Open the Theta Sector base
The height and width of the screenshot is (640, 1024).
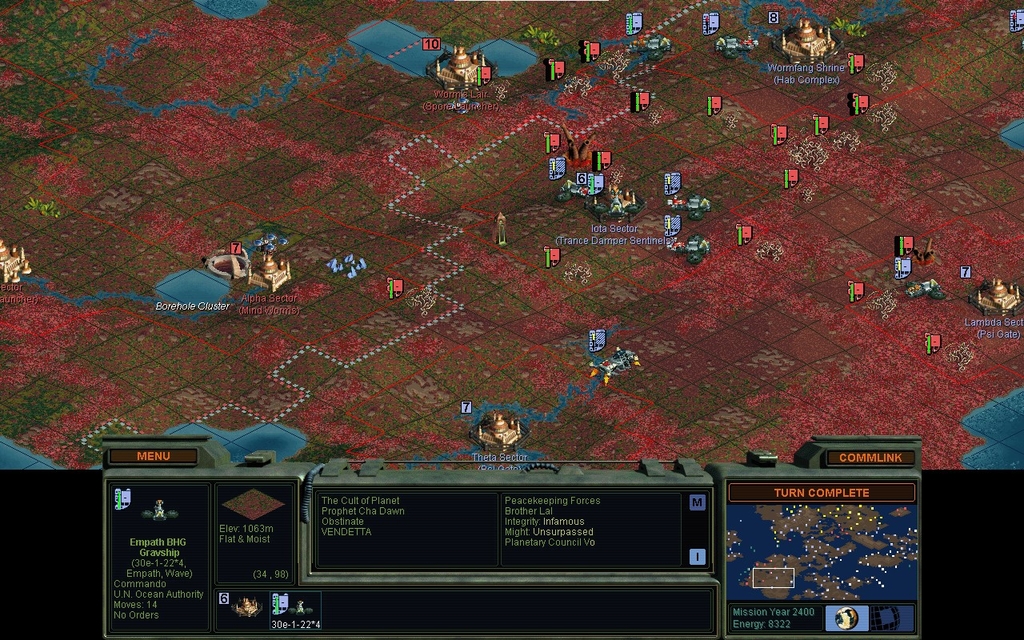click(498, 430)
